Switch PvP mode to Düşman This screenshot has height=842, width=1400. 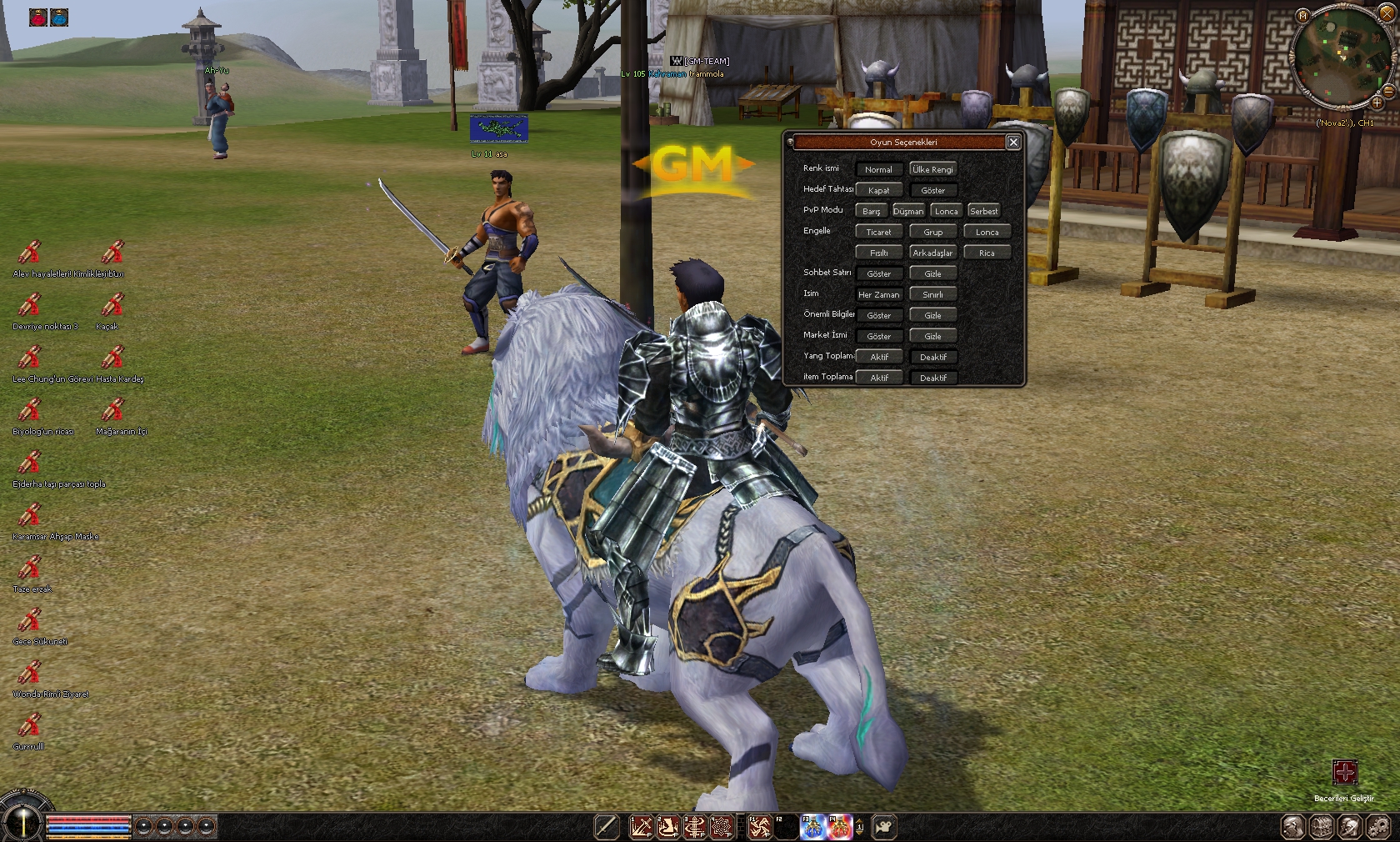(x=908, y=211)
